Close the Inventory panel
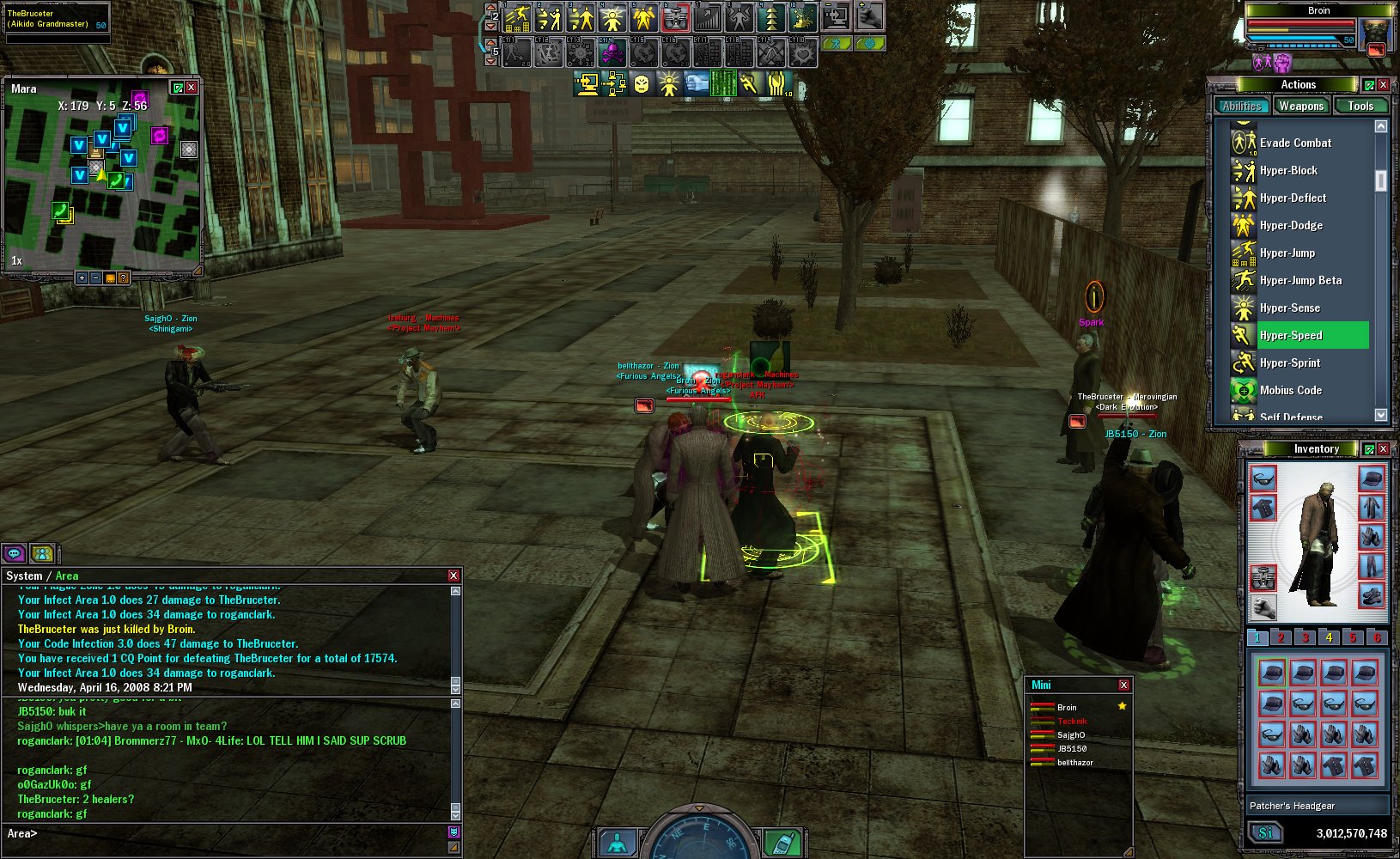1400x859 pixels. click(x=1383, y=449)
